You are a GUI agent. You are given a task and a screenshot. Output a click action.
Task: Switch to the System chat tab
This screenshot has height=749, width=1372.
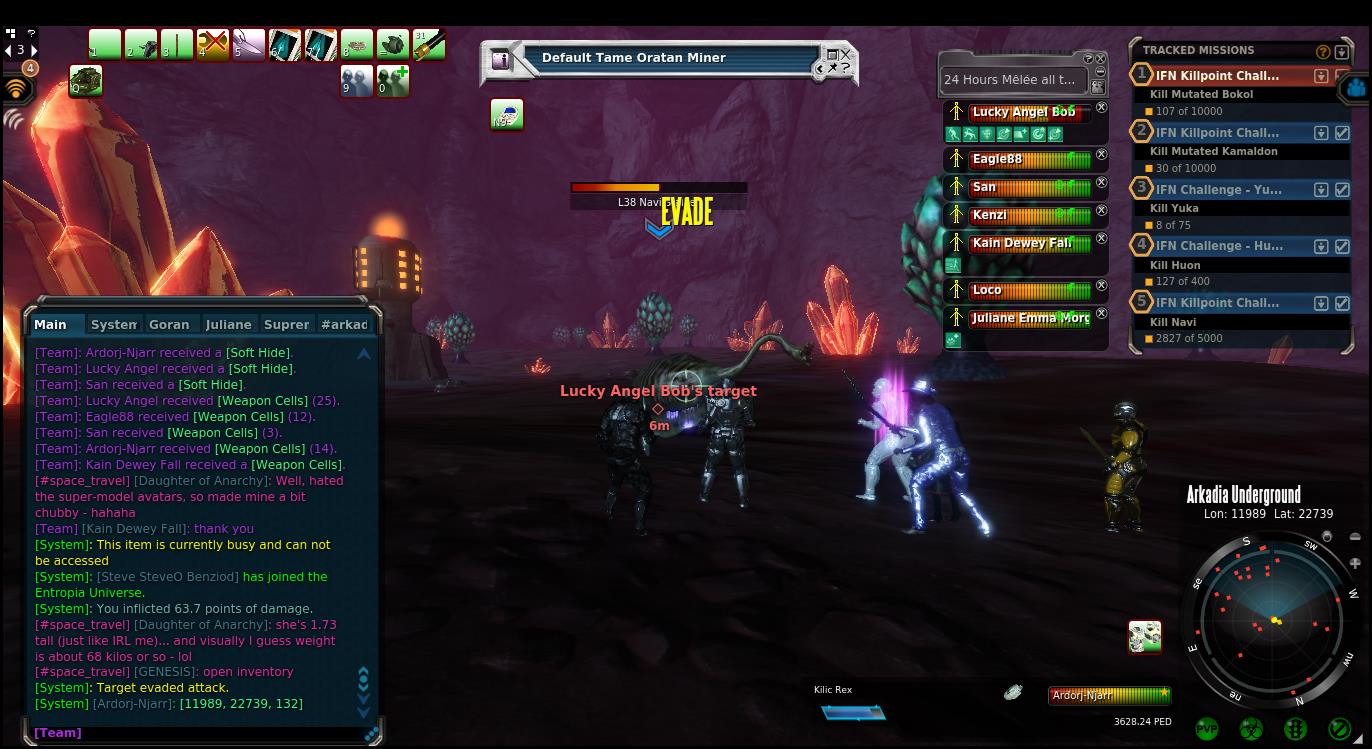tap(113, 324)
